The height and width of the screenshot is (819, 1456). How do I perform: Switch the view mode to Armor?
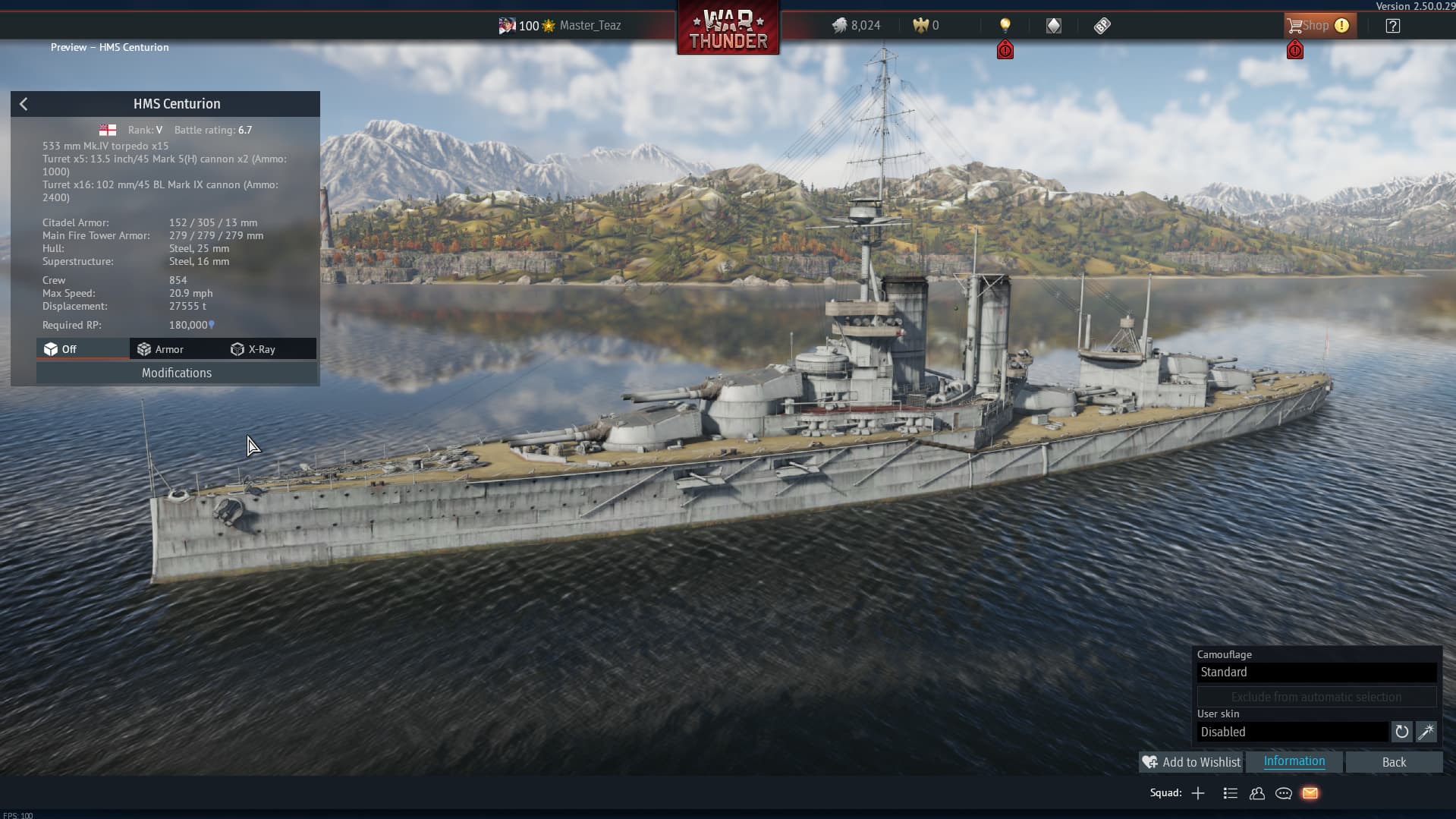[161, 349]
